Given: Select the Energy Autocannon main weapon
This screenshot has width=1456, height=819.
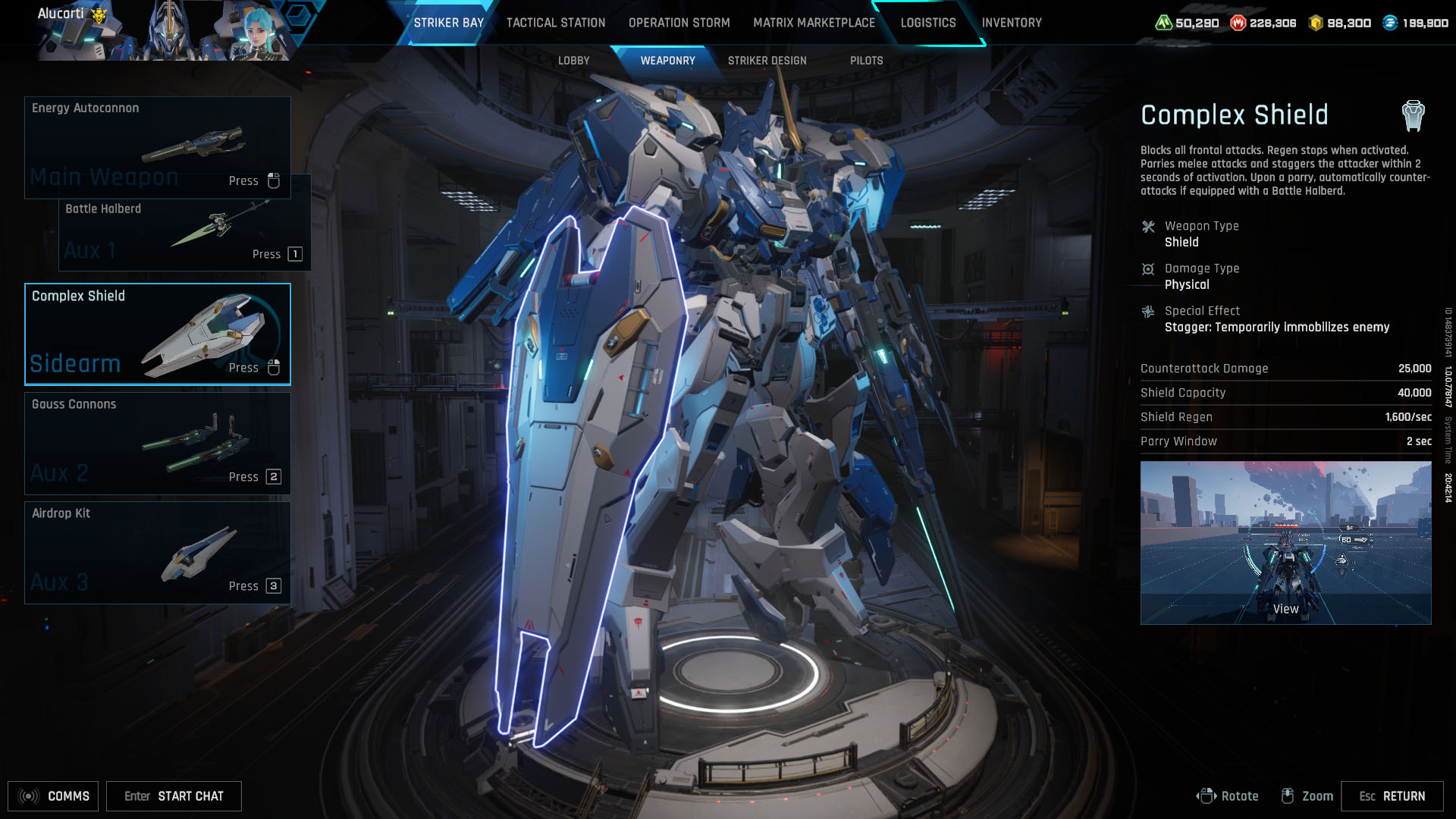Looking at the screenshot, I should [x=157, y=146].
